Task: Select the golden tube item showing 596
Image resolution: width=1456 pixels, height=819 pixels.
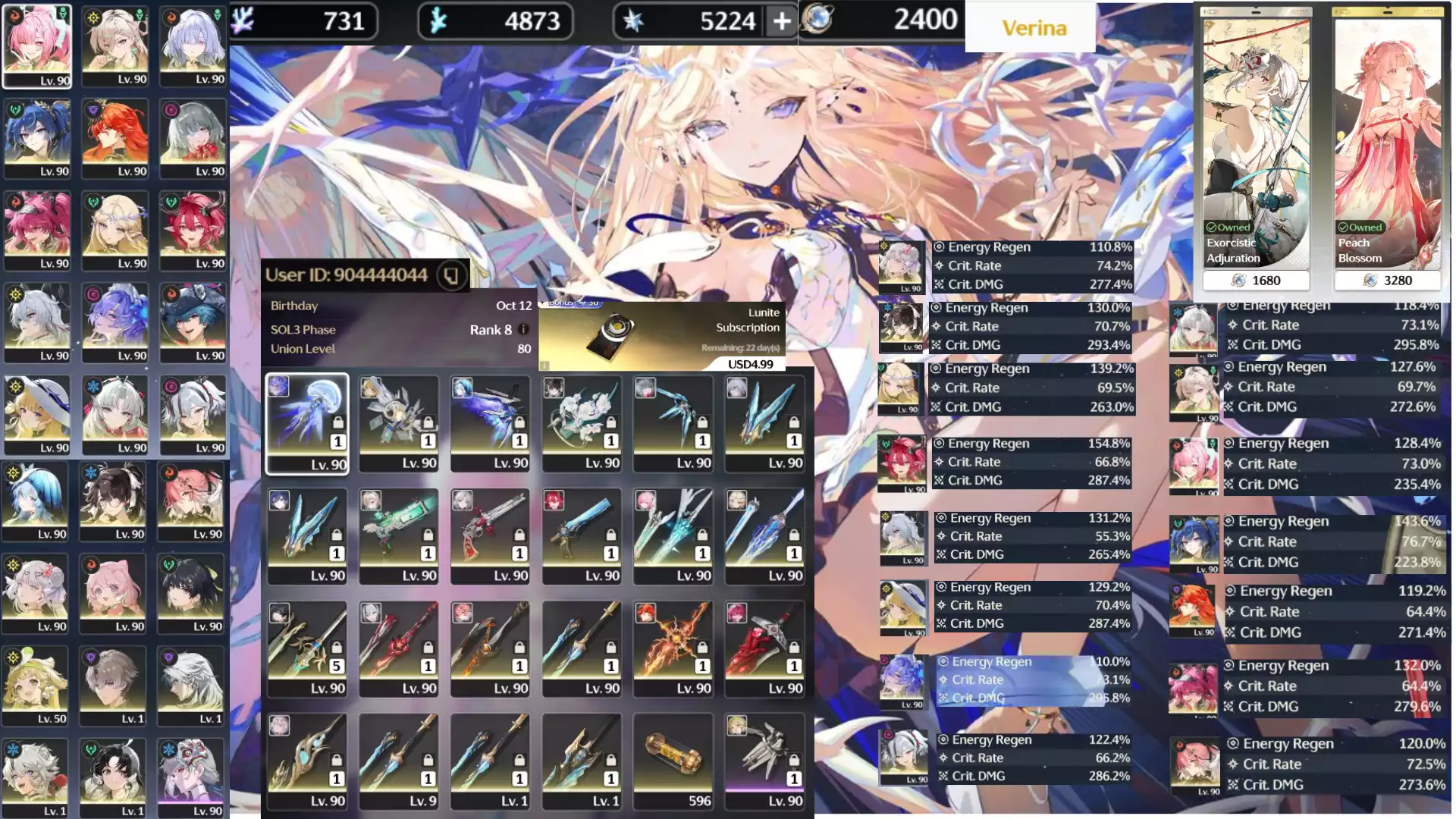Action: [x=673, y=761]
